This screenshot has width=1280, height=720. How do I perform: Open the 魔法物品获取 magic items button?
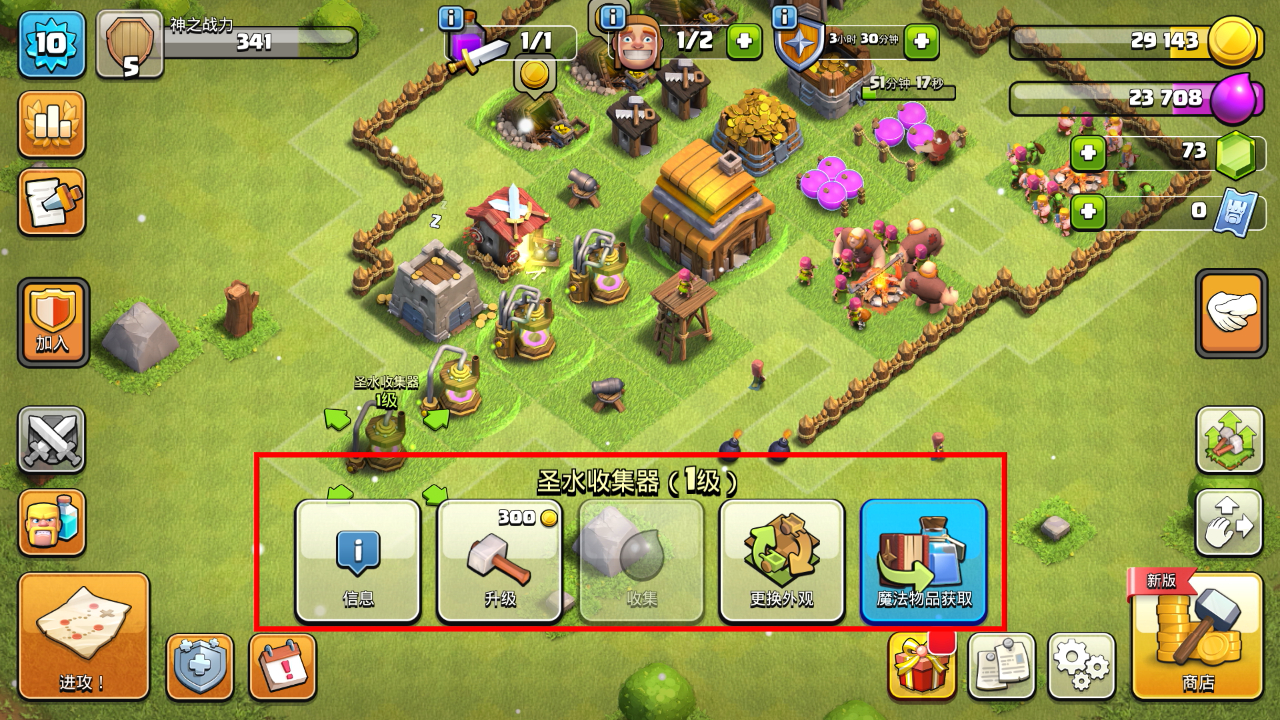pyautogui.click(x=923, y=560)
